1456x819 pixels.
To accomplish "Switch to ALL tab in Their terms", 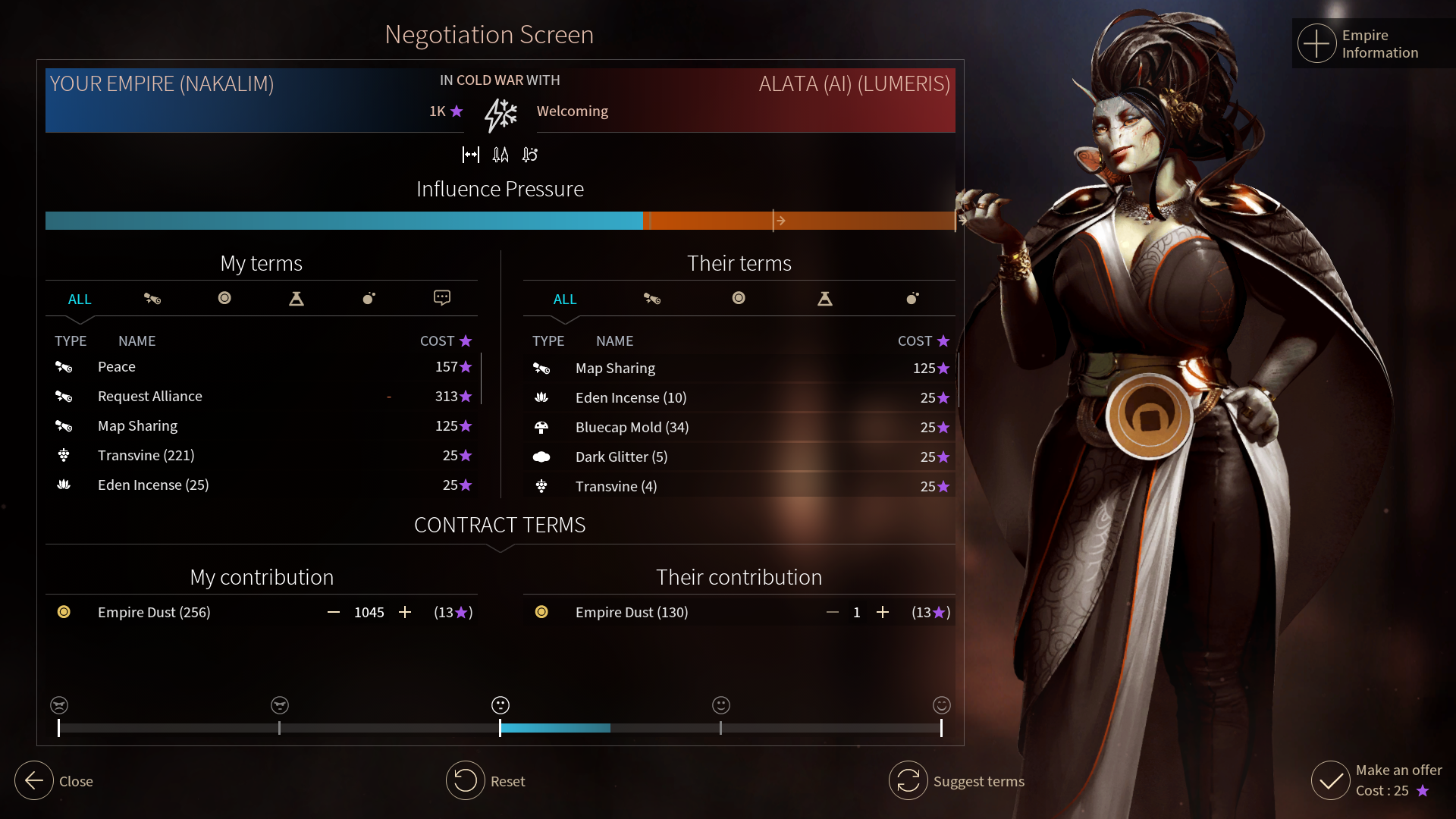I will tap(565, 300).
